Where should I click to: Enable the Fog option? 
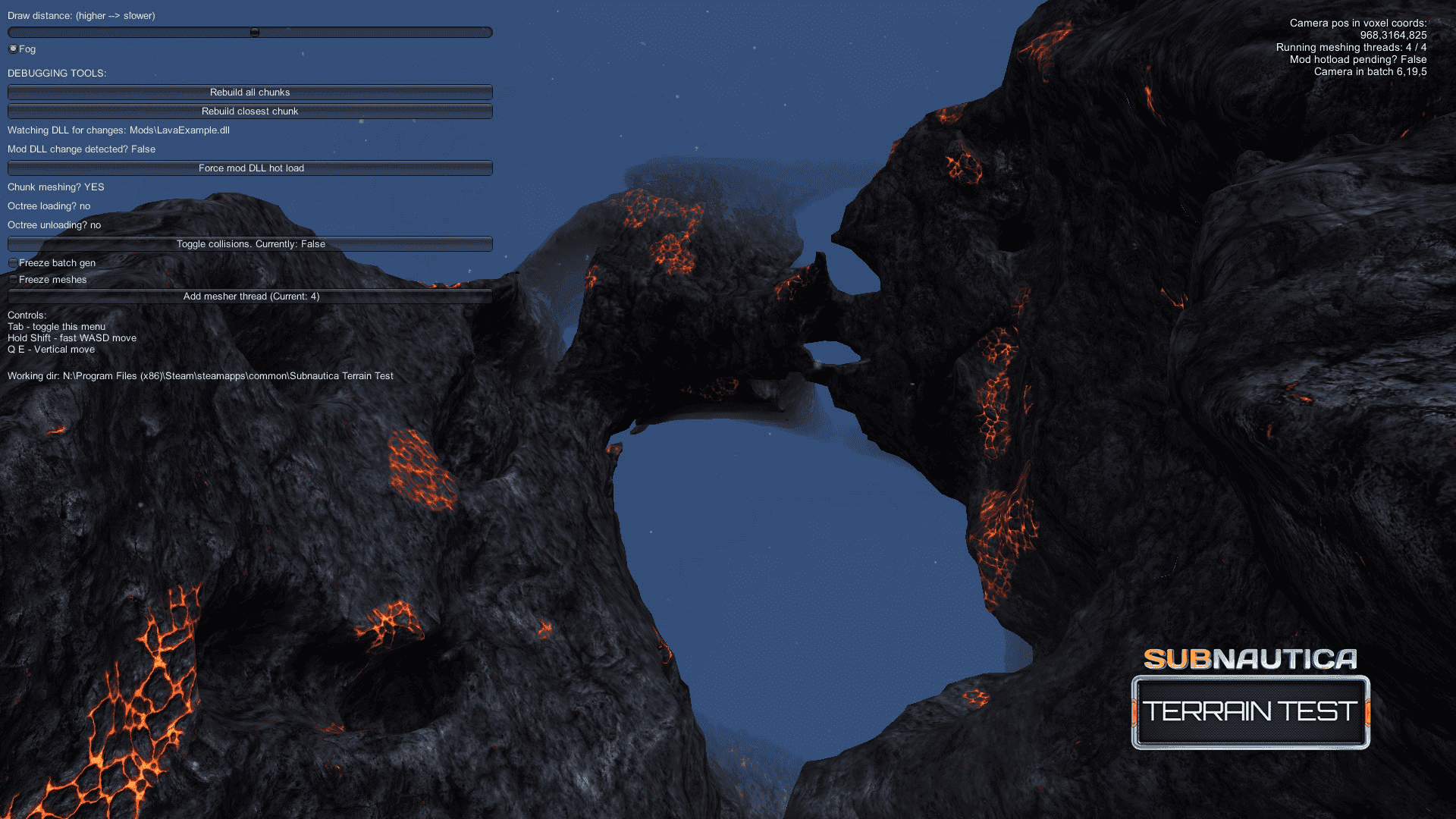[x=12, y=49]
